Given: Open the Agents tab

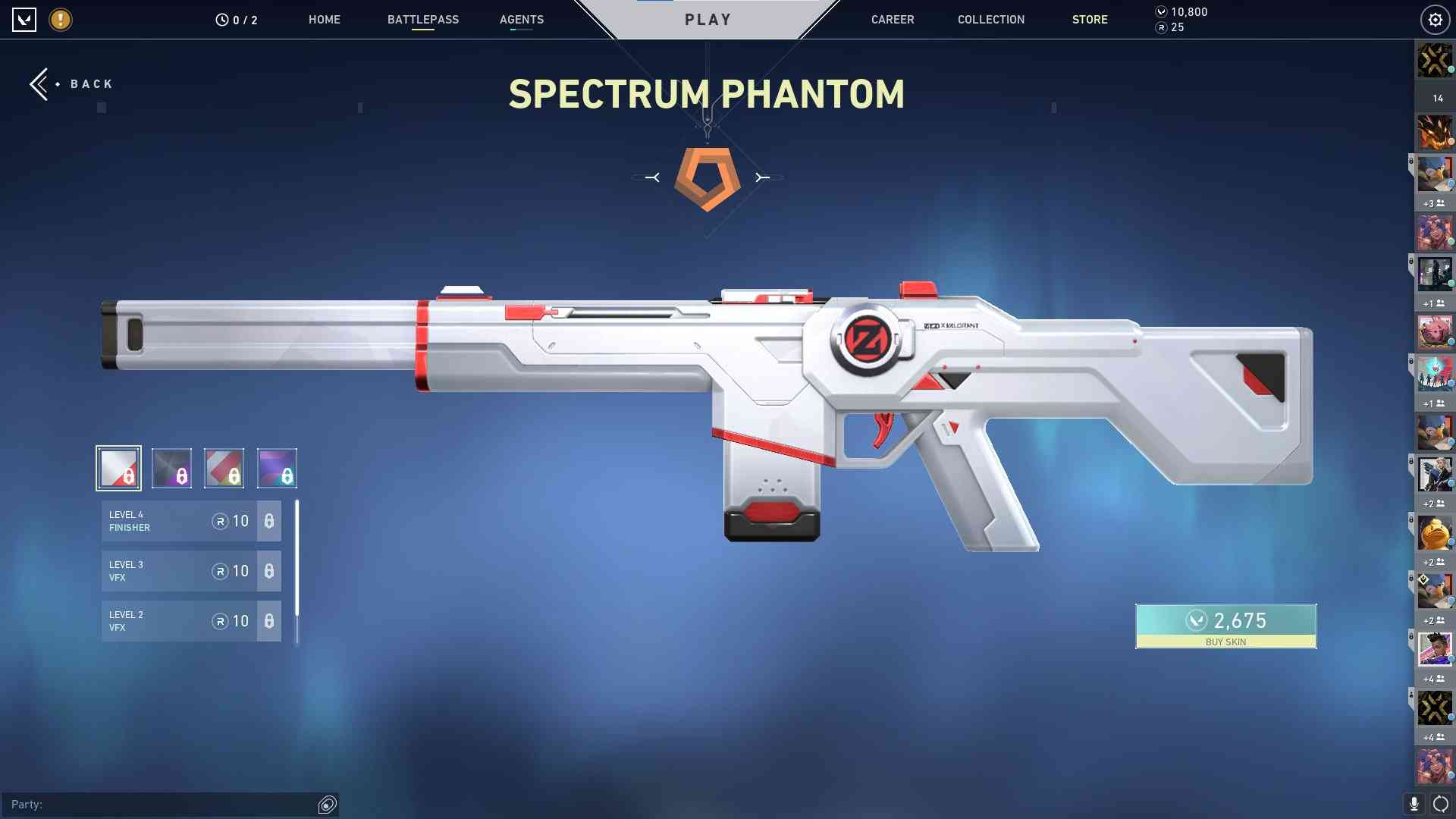Looking at the screenshot, I should [521, 20].
